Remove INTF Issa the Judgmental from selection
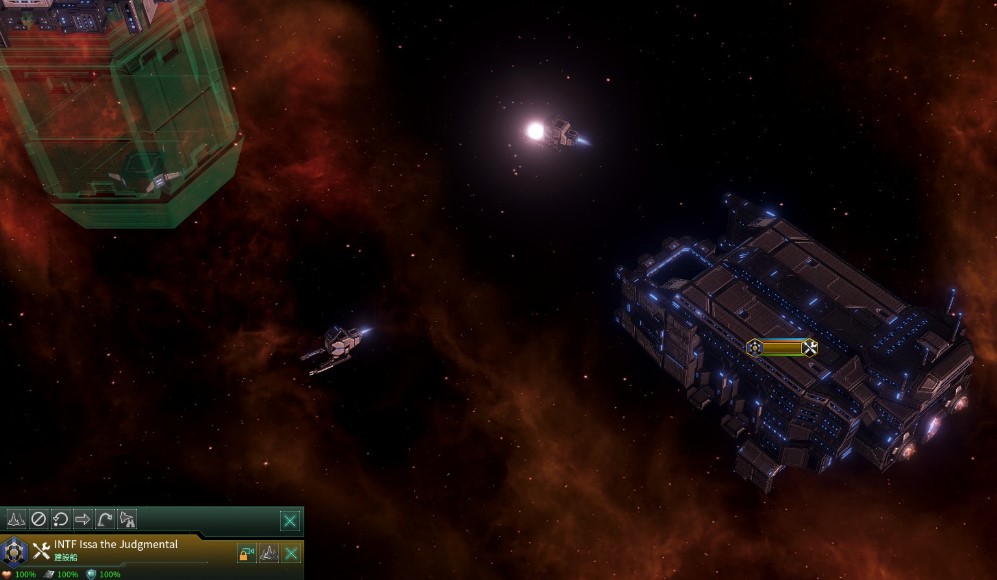This screenshot has height=580, width=997. pyautogui.click(x=291, y=552)
